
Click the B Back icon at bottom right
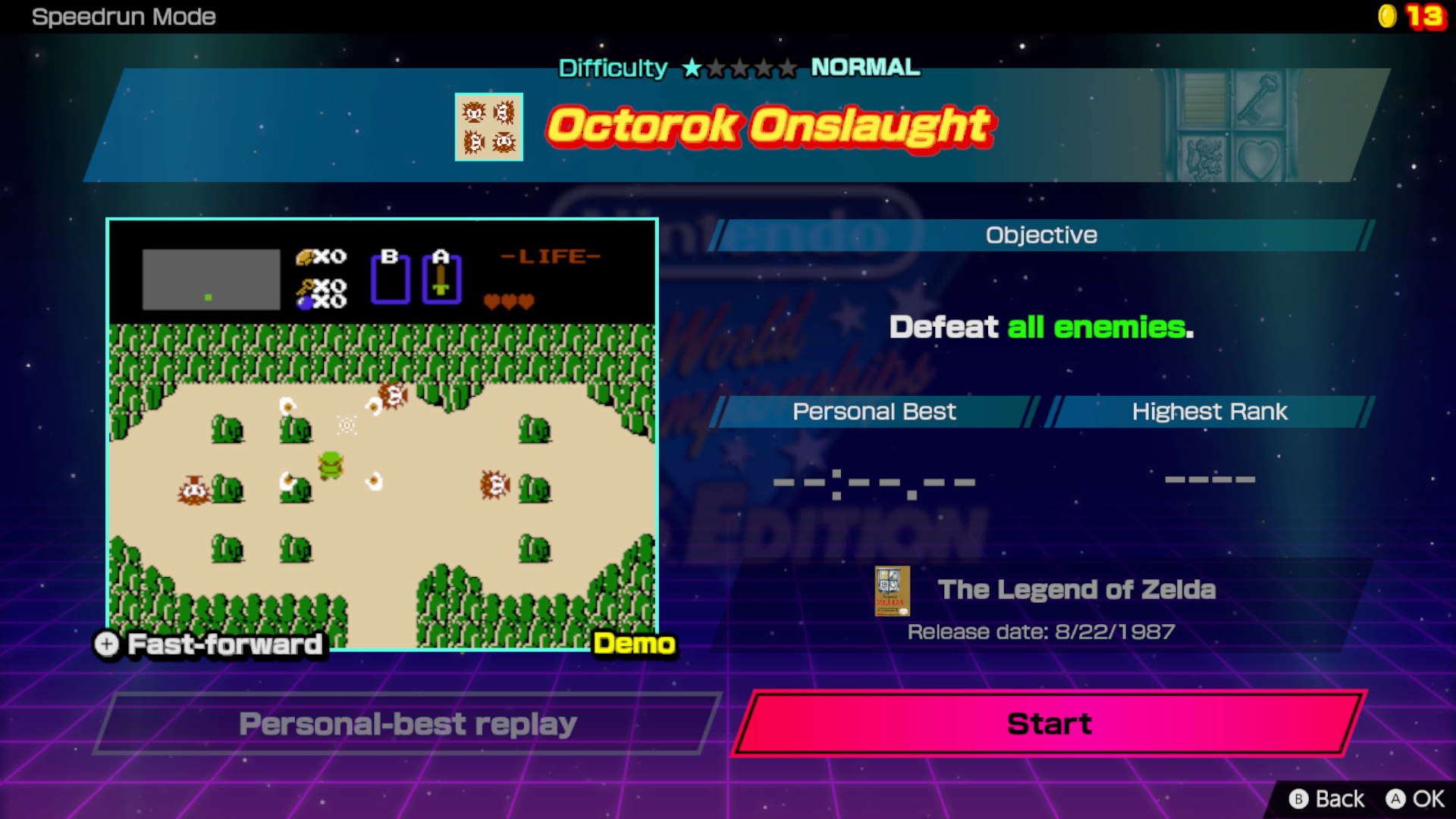click(x=1300, y=799)
